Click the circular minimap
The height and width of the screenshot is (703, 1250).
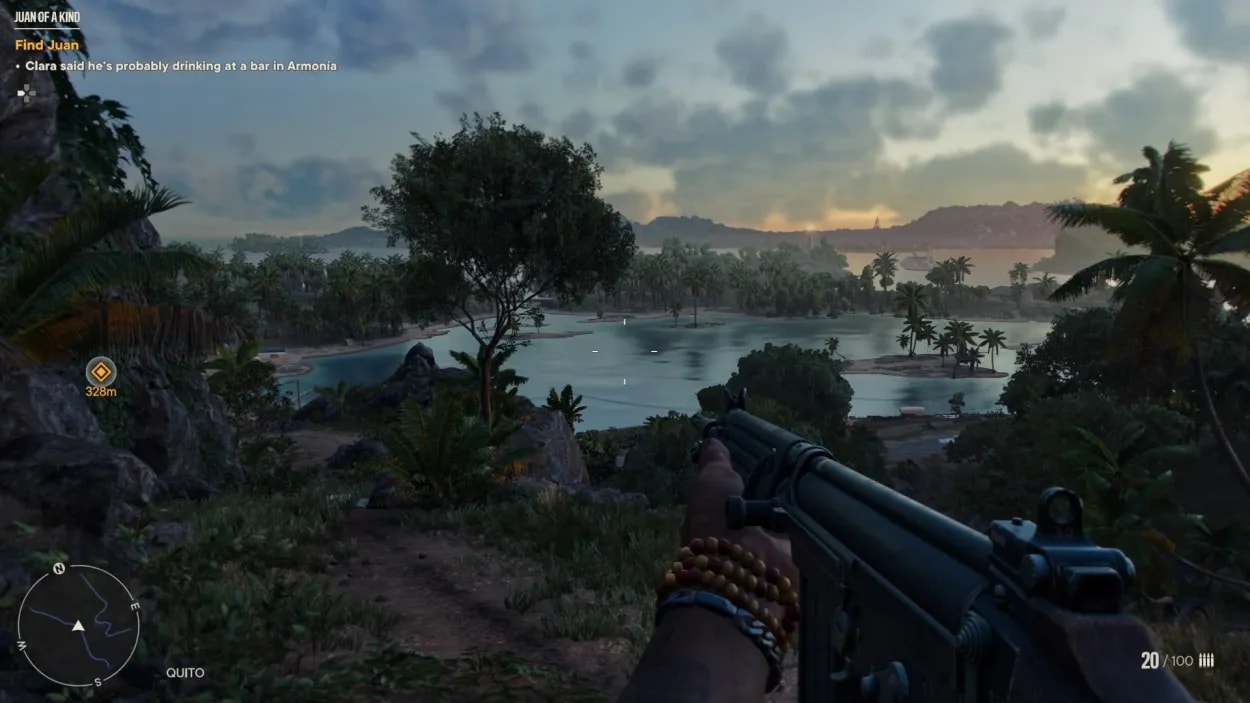click(78, 625)
